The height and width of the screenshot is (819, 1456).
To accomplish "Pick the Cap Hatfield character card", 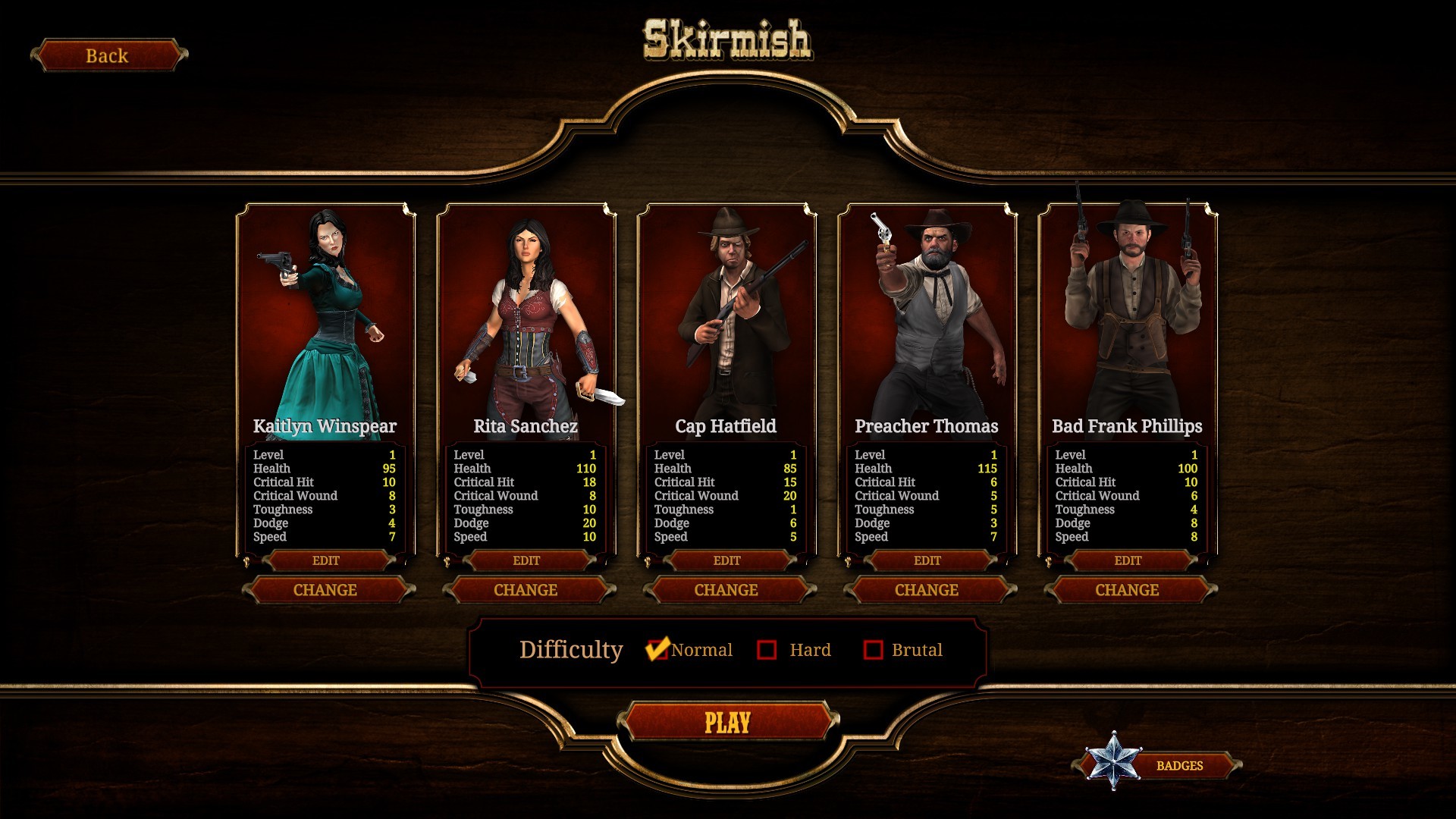I will pos(726,318).
